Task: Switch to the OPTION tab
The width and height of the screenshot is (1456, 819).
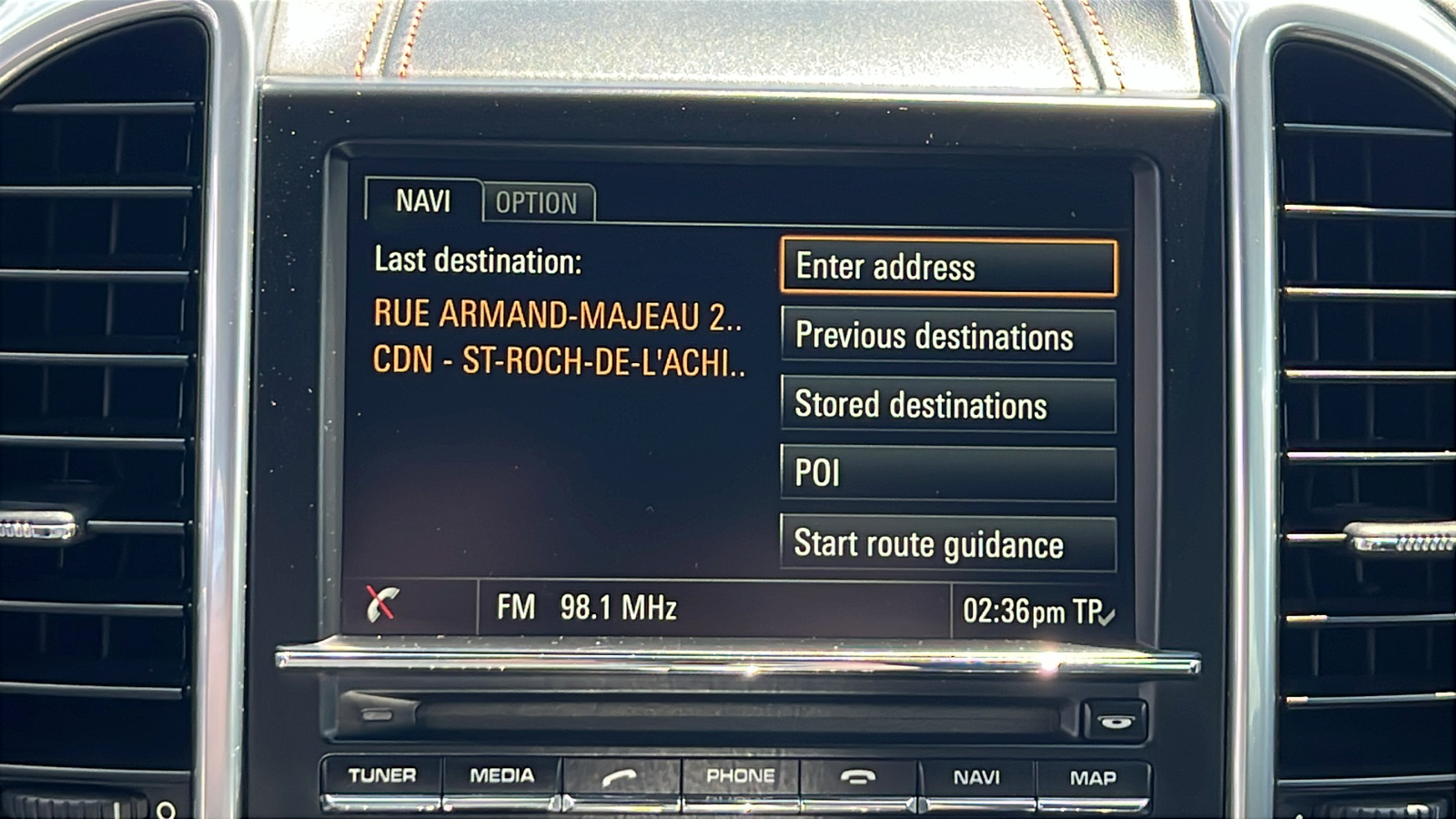Action: point(536,202)
